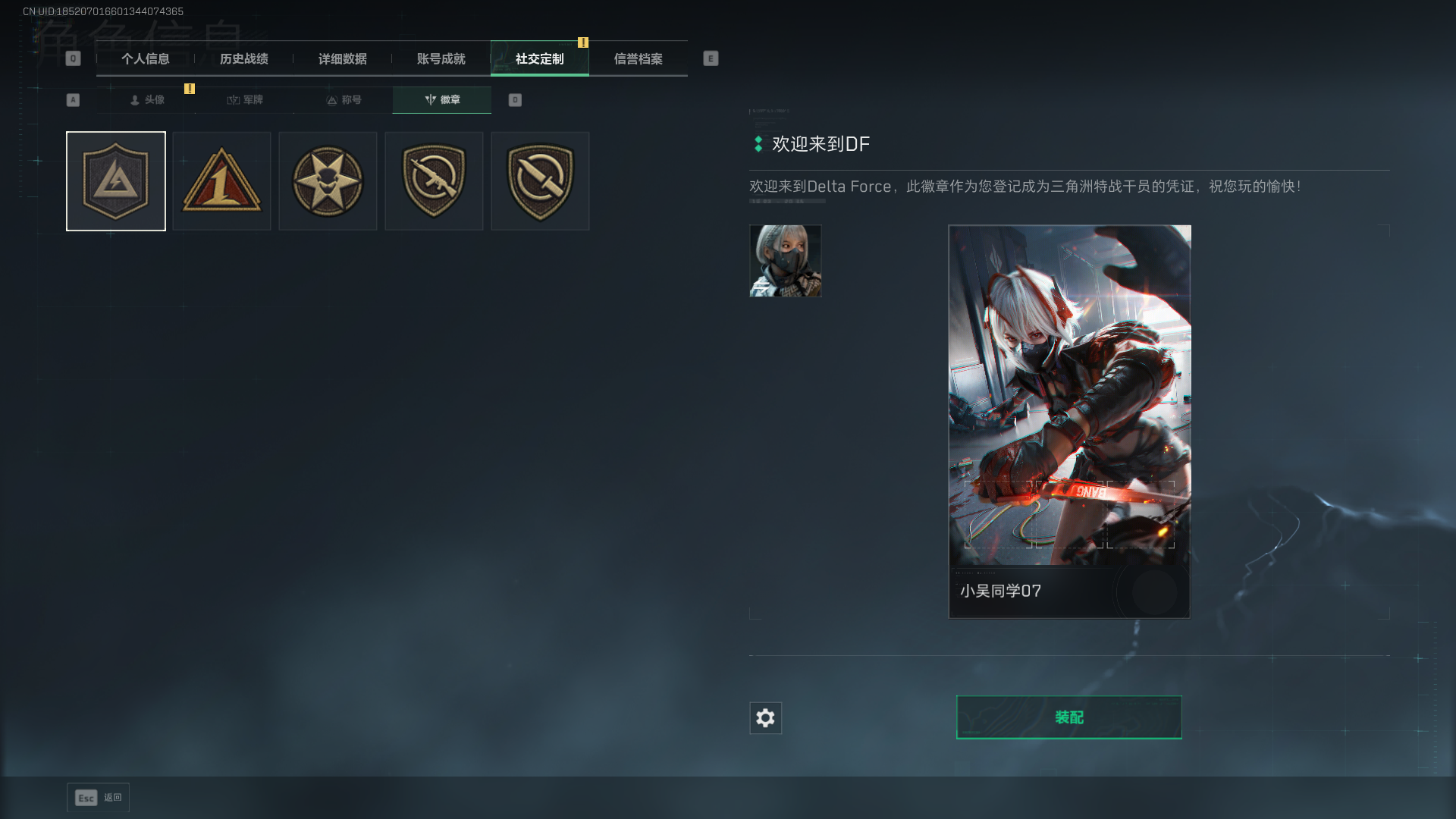Switch to the 历史战绩 tab
Viewport: 1456px width, 819px height.
(x=244, y=59)
